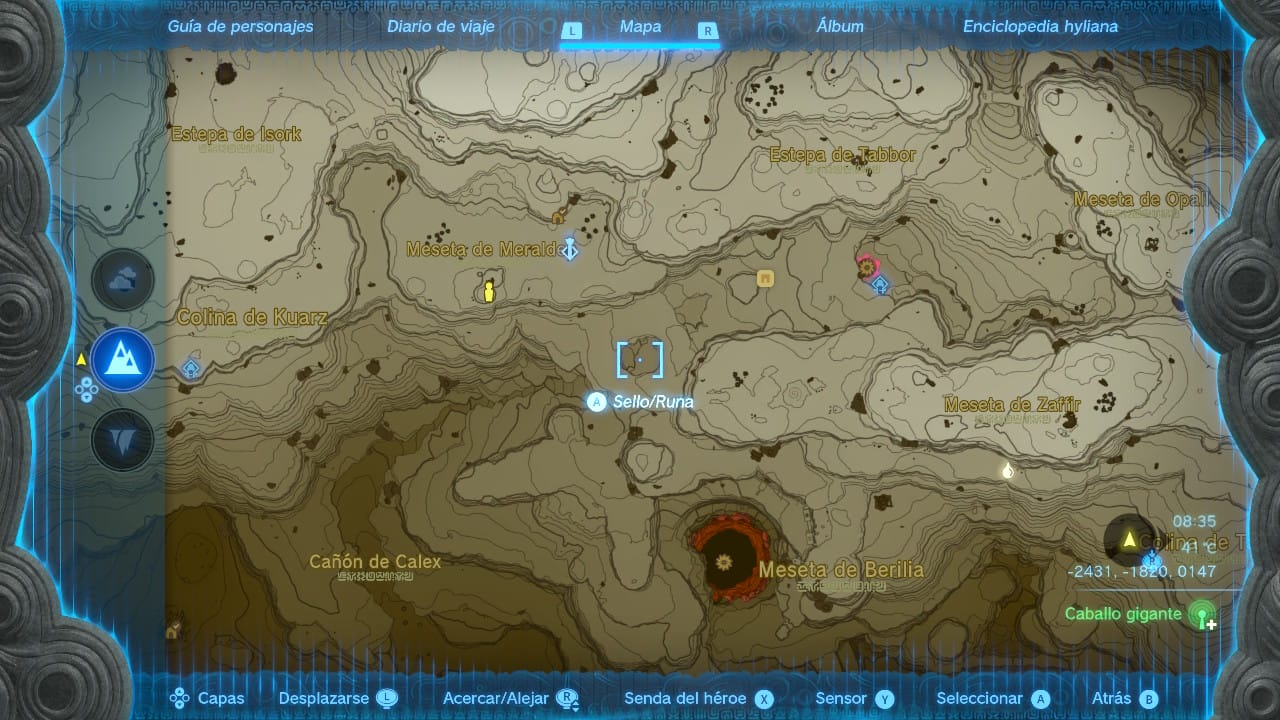Switch to the Diario de viaje tab
Viewport: 1280px width, 720px height.
tap(441, 27)
